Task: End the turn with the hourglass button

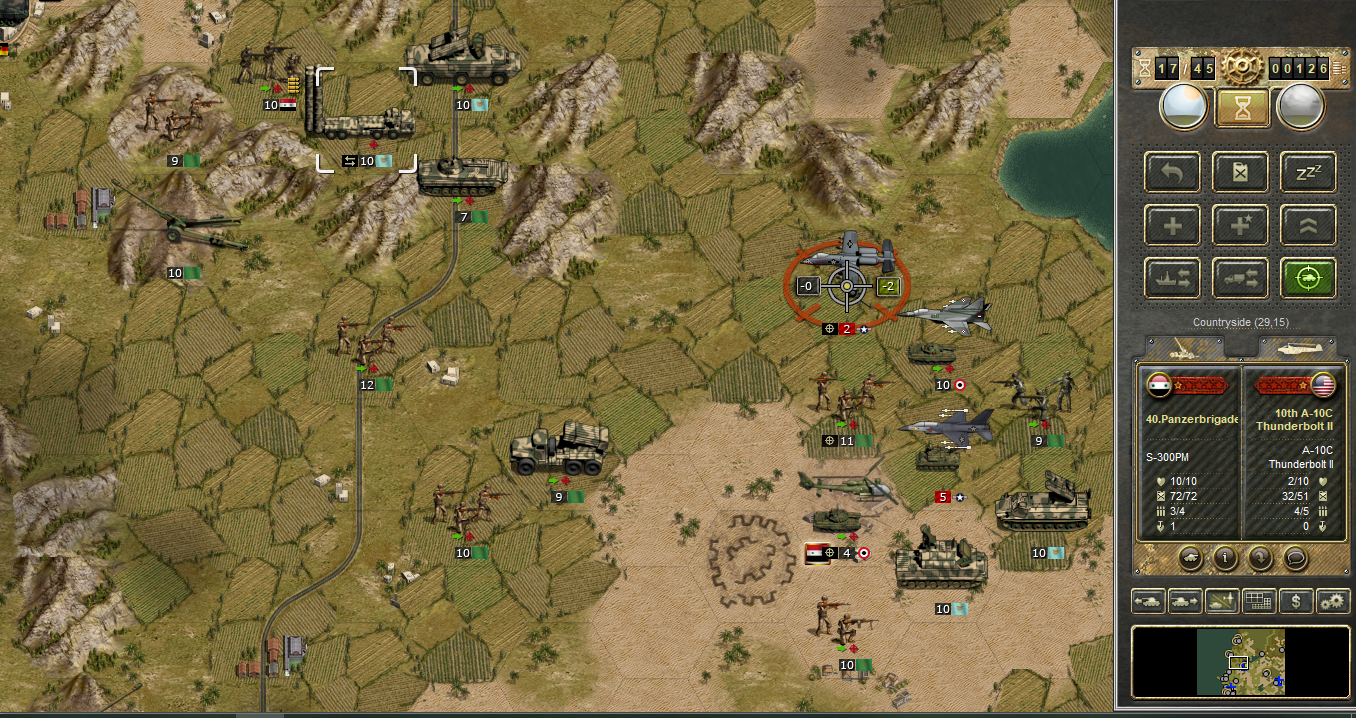Action: point(1242,107)
